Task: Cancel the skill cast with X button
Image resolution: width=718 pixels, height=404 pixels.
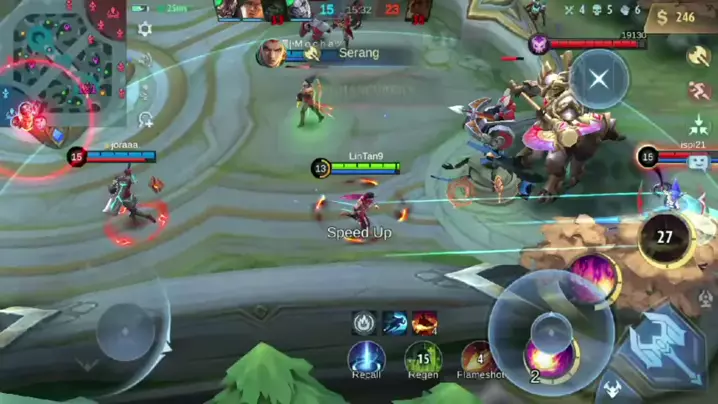Action: [x=598, y=78]
